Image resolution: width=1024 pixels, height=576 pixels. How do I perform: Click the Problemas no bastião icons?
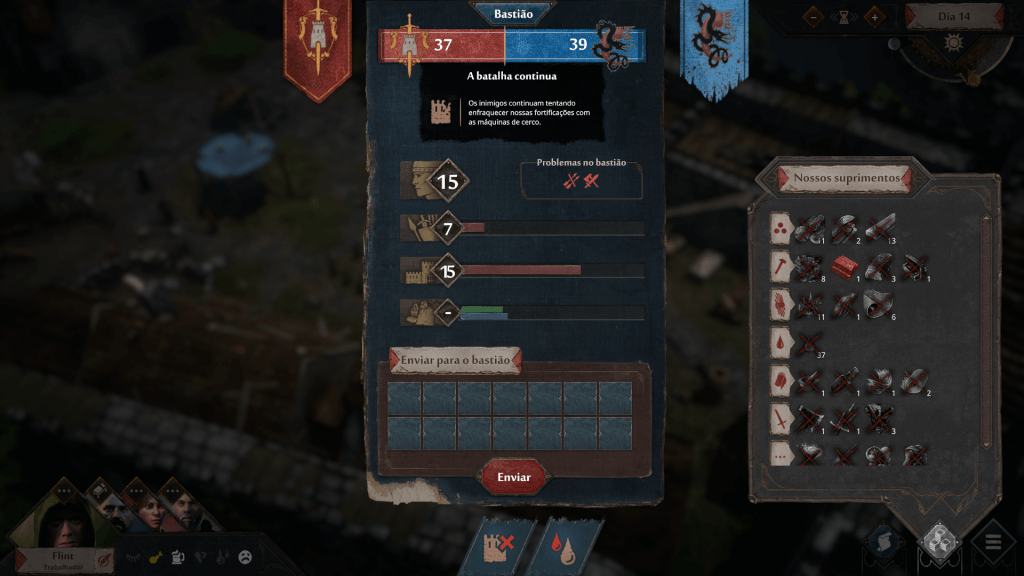point(580,181)
